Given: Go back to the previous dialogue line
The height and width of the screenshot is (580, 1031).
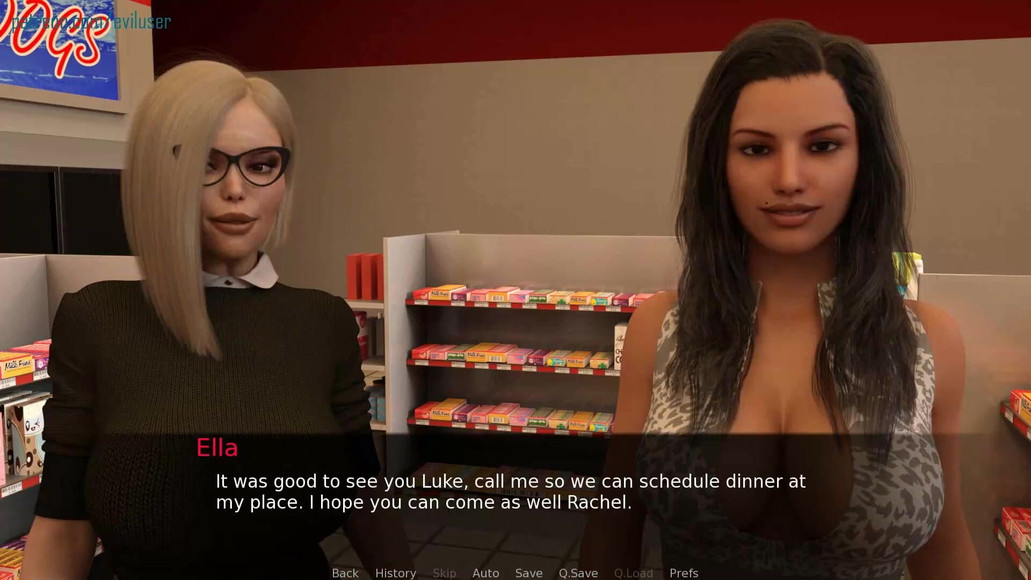Looking at the screenshot, I should 345,573.
